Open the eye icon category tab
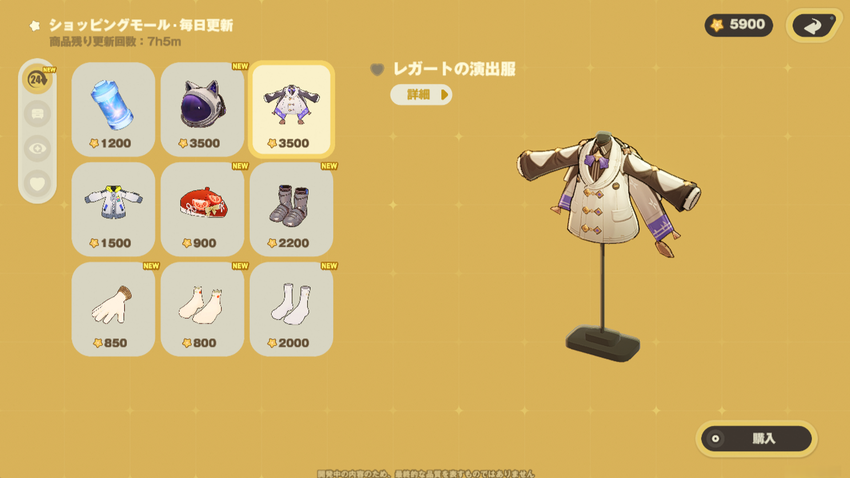The image size is (850, 478). click(38, 148)
